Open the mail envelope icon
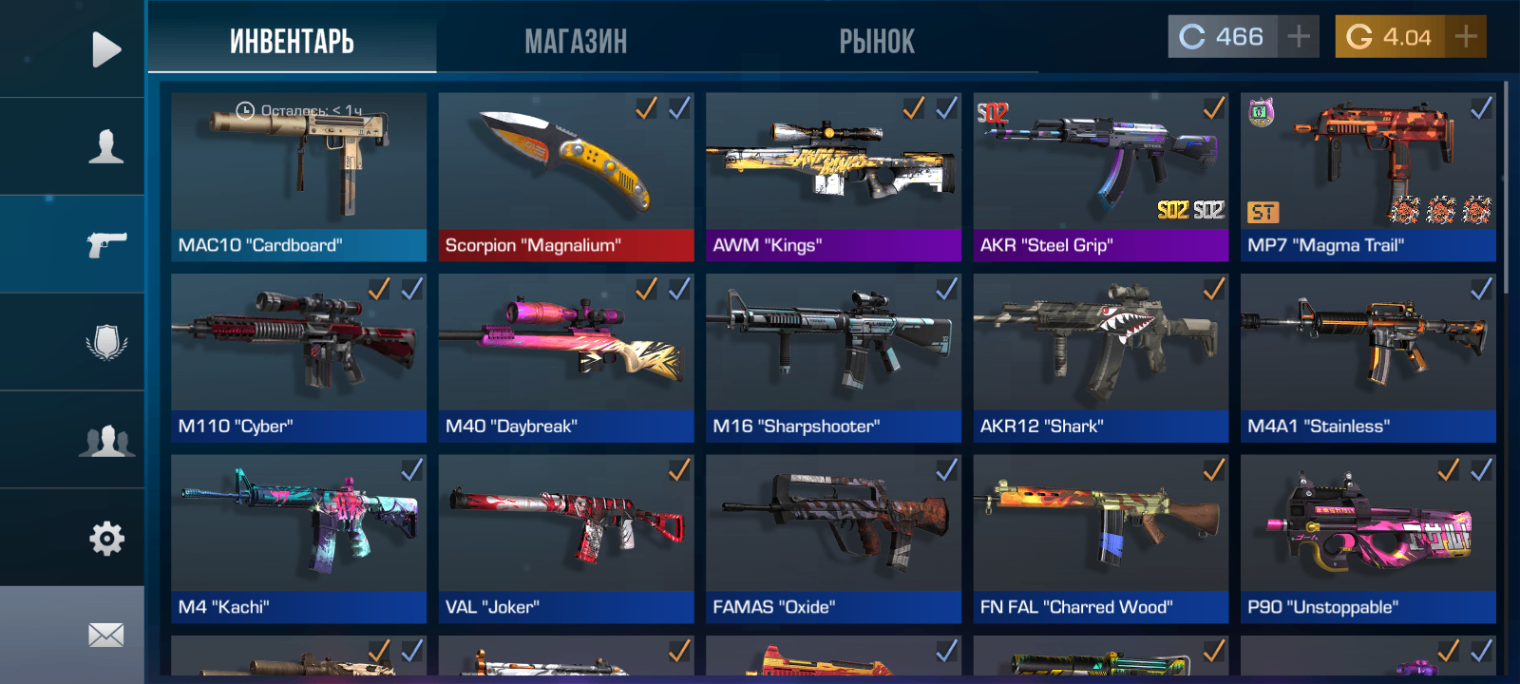 click(x=106, y=634)
